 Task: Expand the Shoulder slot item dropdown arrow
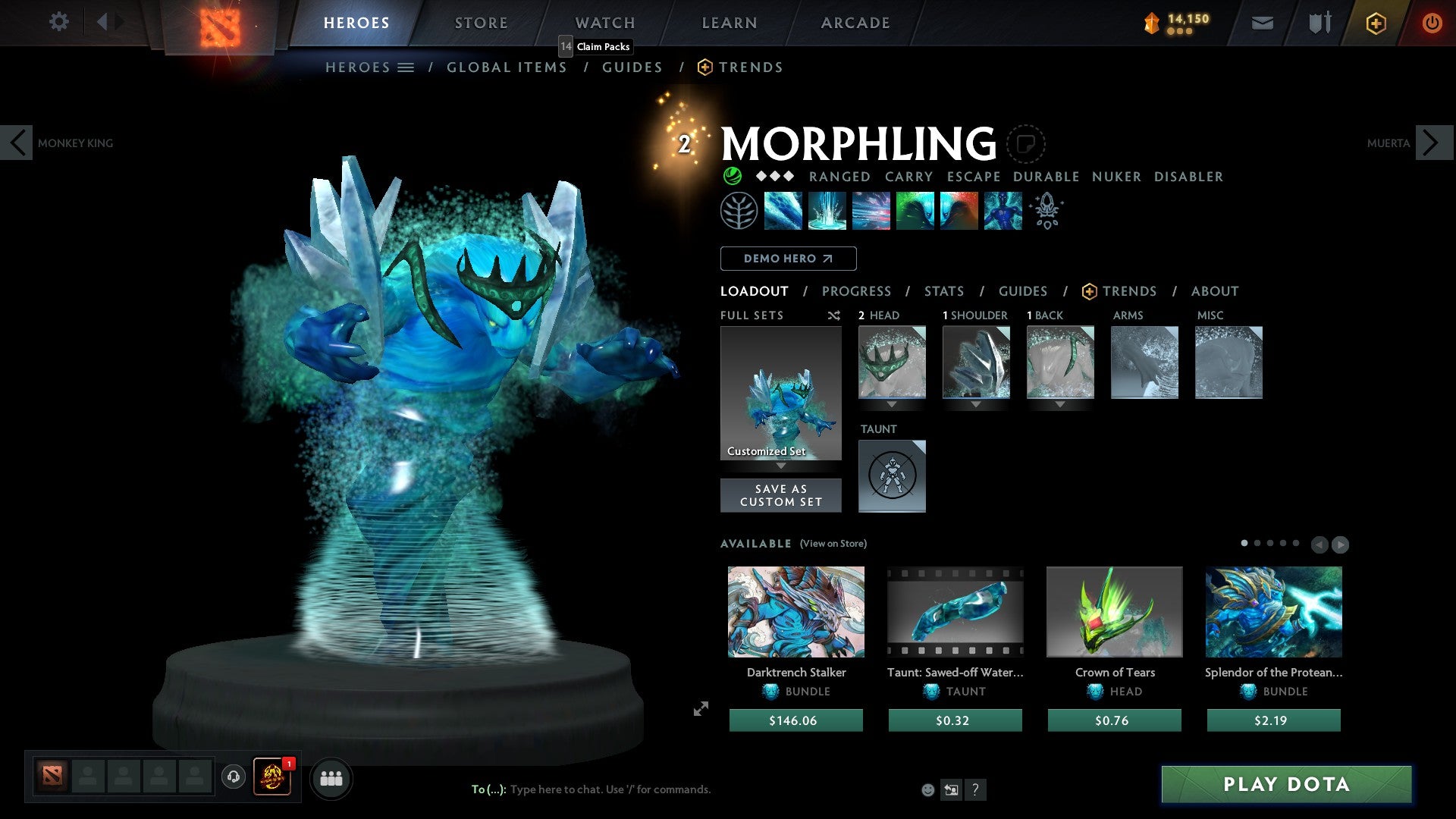pos(976,404)
